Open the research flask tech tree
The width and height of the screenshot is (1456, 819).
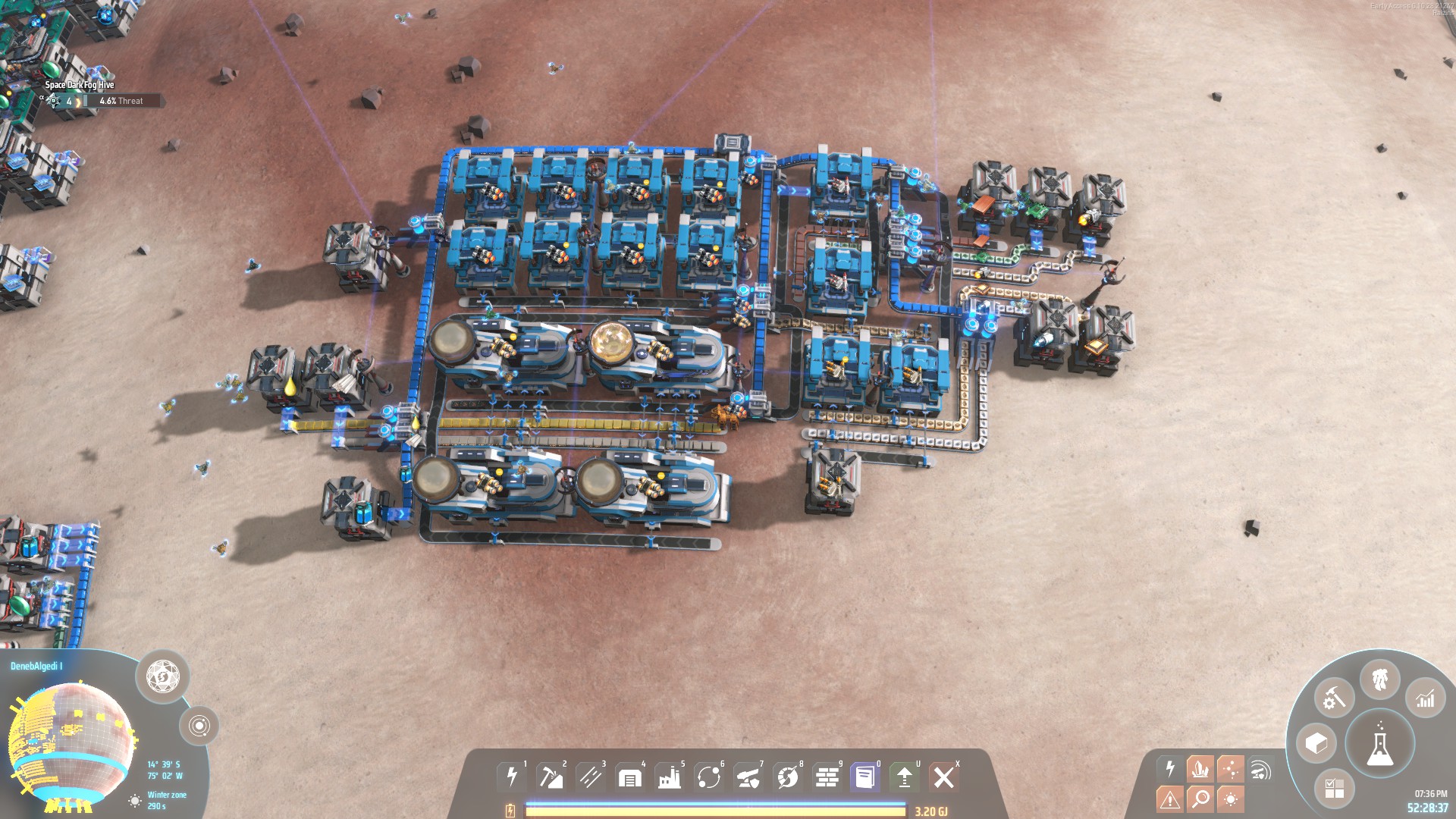(1379, 744)
